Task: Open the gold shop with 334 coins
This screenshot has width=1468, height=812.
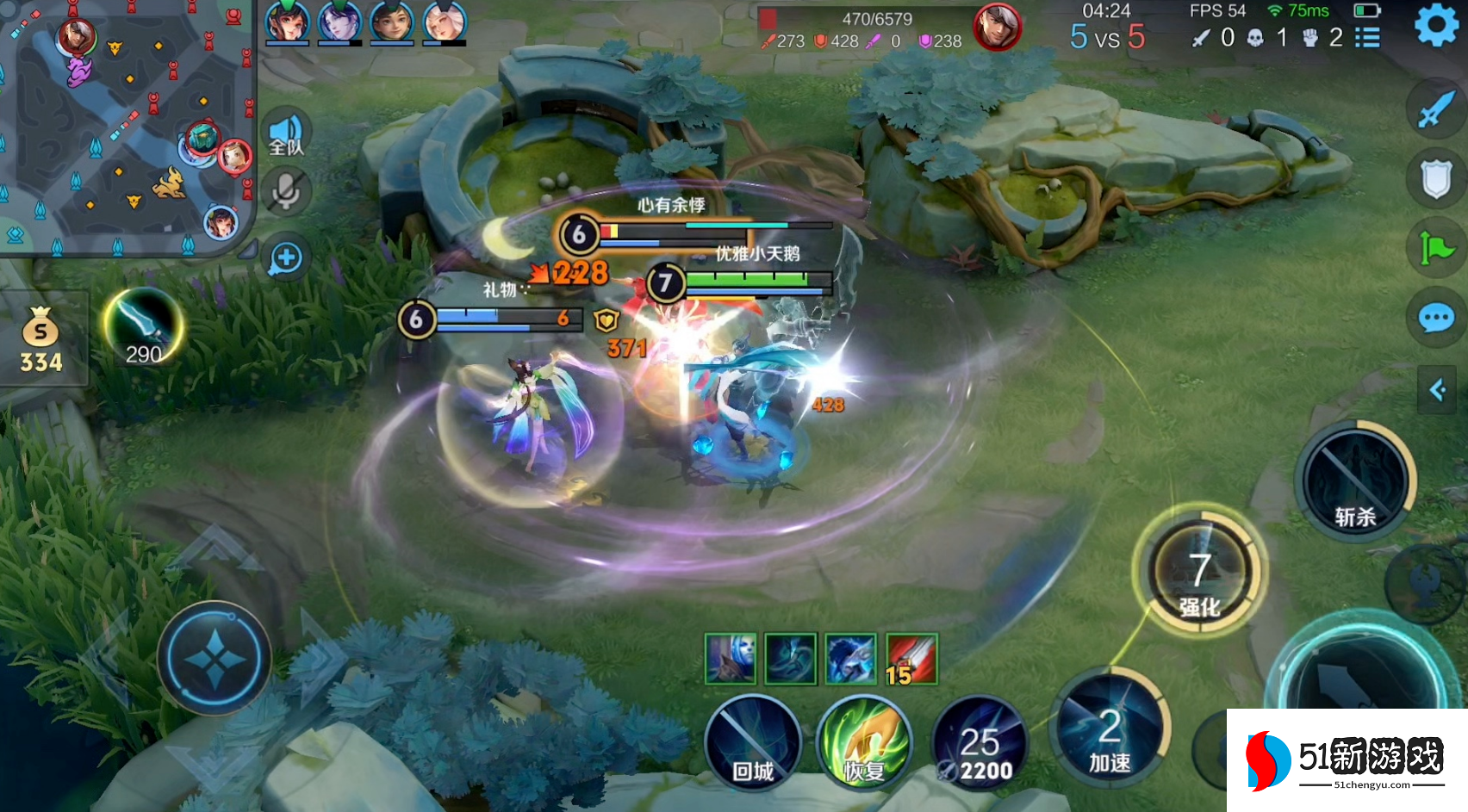Action: pos(41,341)
